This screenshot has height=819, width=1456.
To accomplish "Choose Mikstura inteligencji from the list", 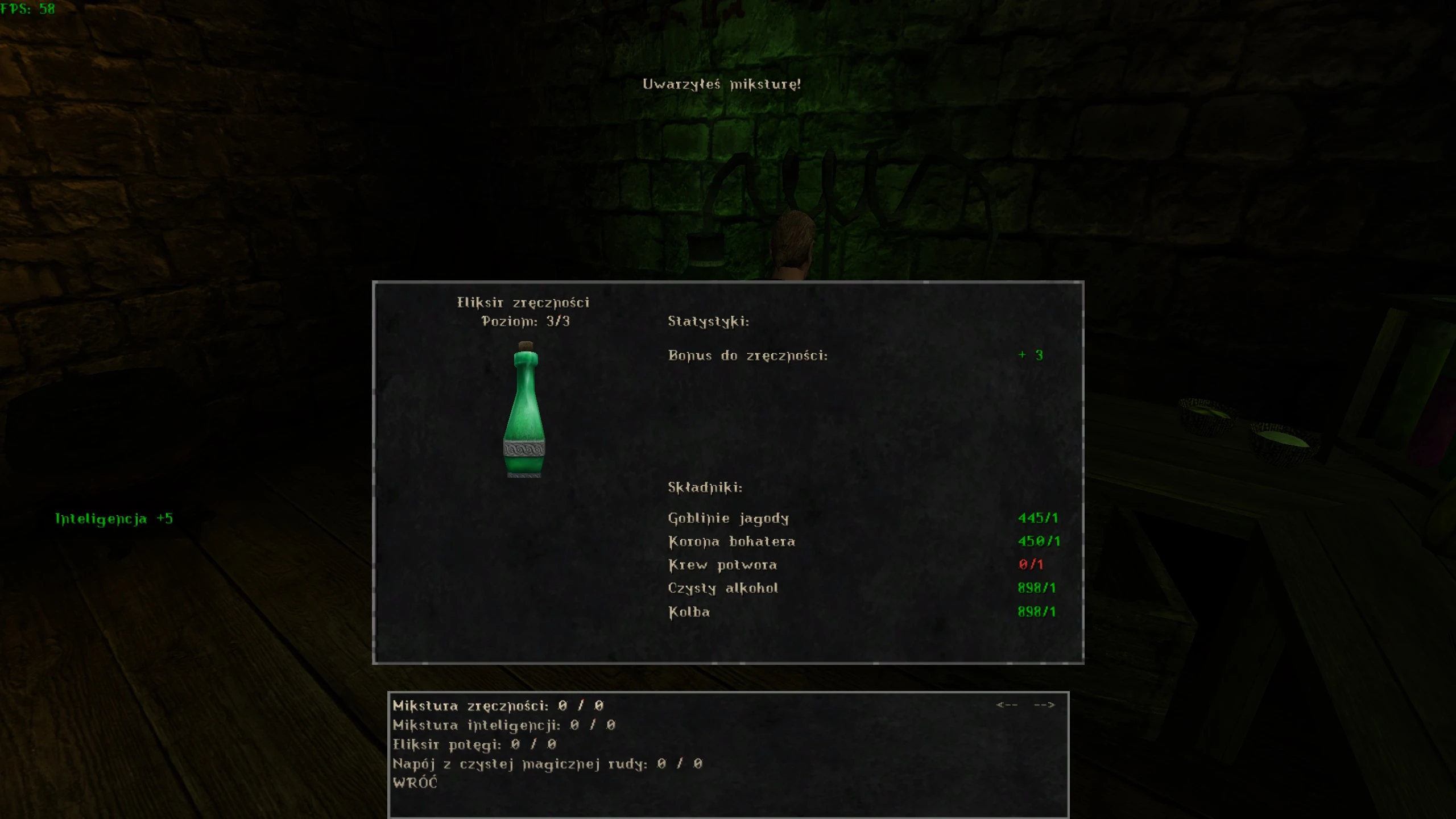I will pyautogui.click(x=503, y=725).
